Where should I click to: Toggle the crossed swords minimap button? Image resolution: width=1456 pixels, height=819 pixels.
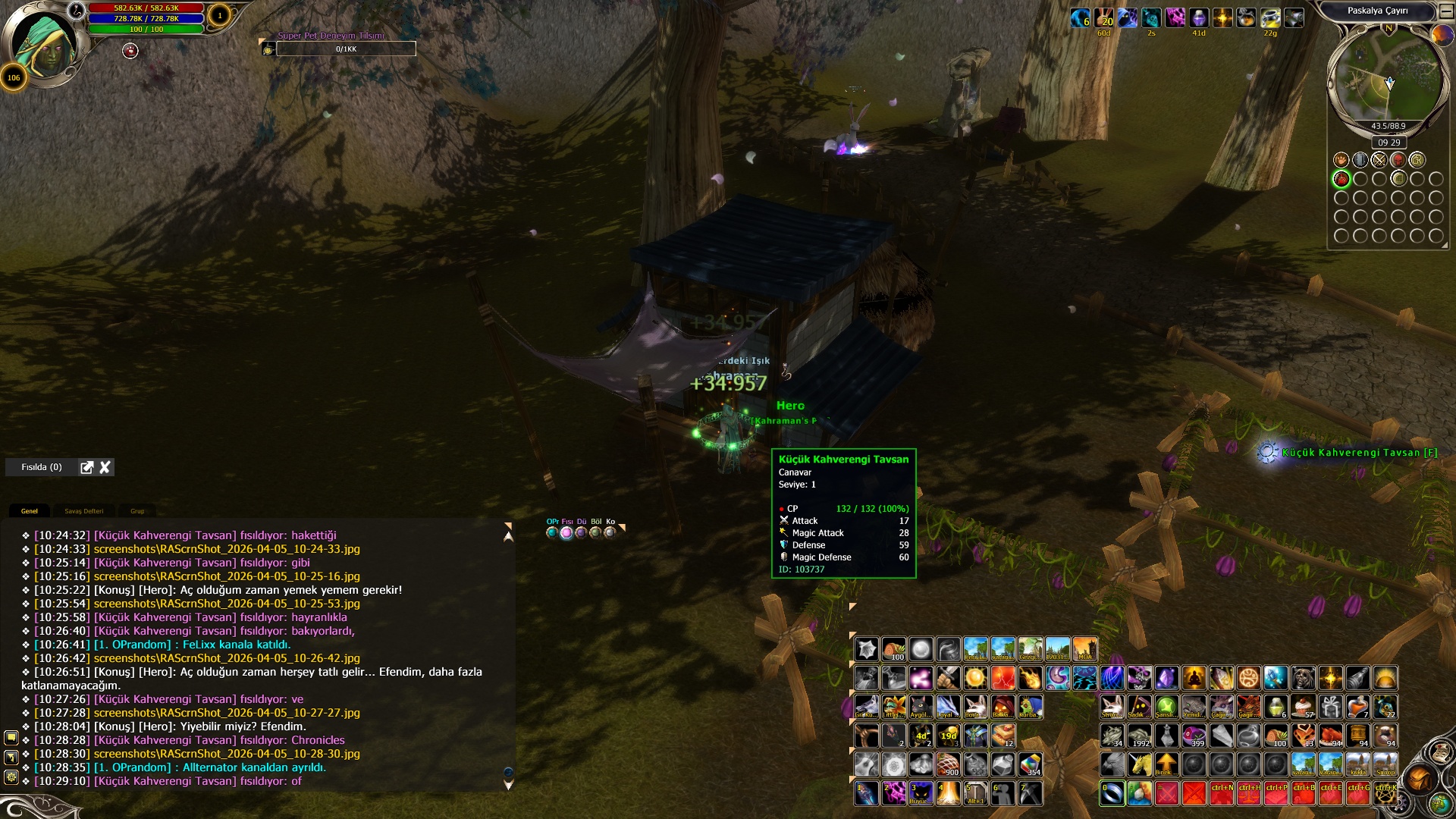(x=1379, y=160)
